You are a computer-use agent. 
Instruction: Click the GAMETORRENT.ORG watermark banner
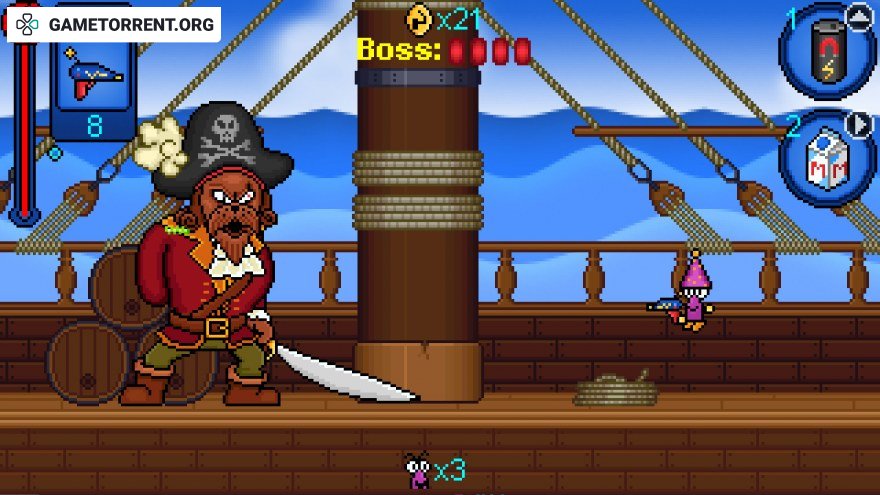point(114,25)
